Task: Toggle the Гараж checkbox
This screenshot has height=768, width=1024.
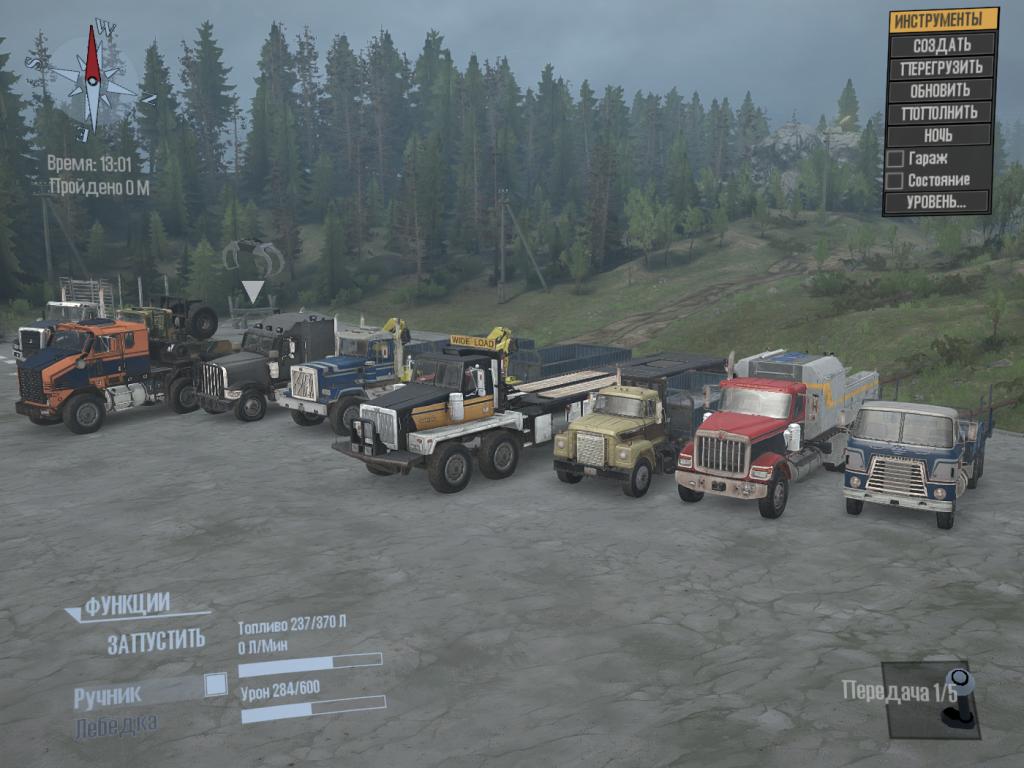Action: 896,158
